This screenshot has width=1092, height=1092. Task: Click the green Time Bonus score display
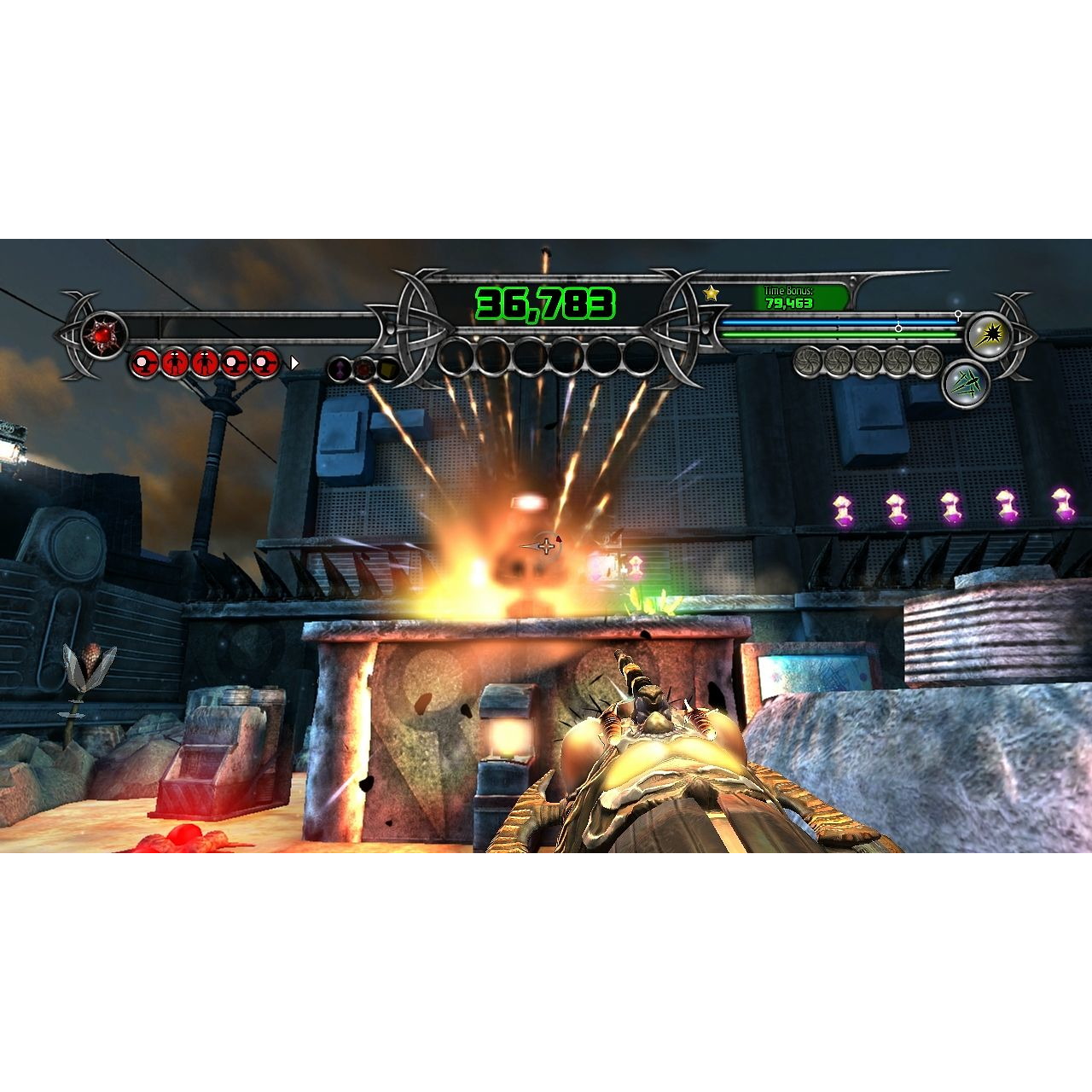pyautogui.click(x=788, y=304)
